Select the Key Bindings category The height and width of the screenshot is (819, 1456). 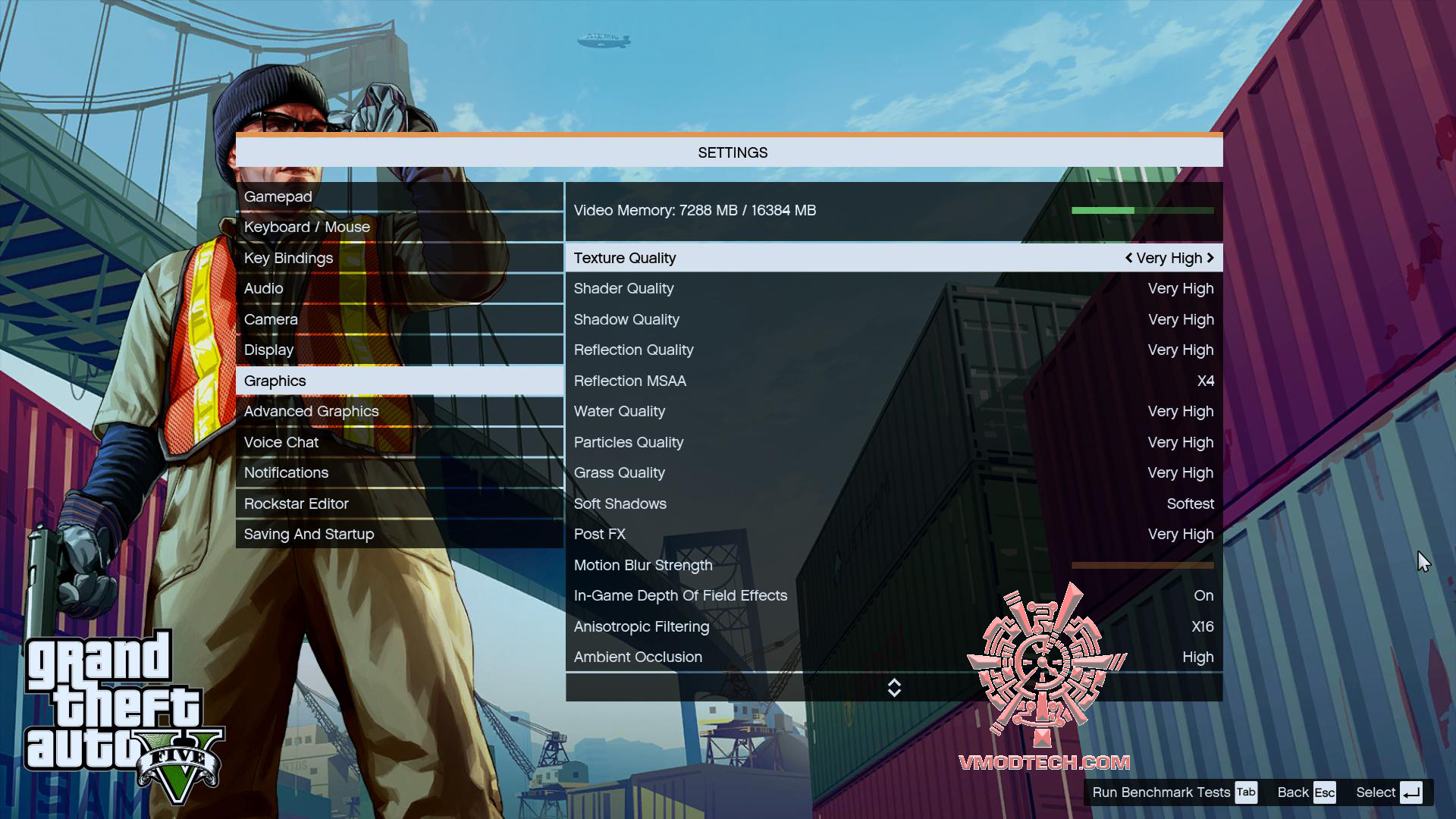click(x=288, y=258)
